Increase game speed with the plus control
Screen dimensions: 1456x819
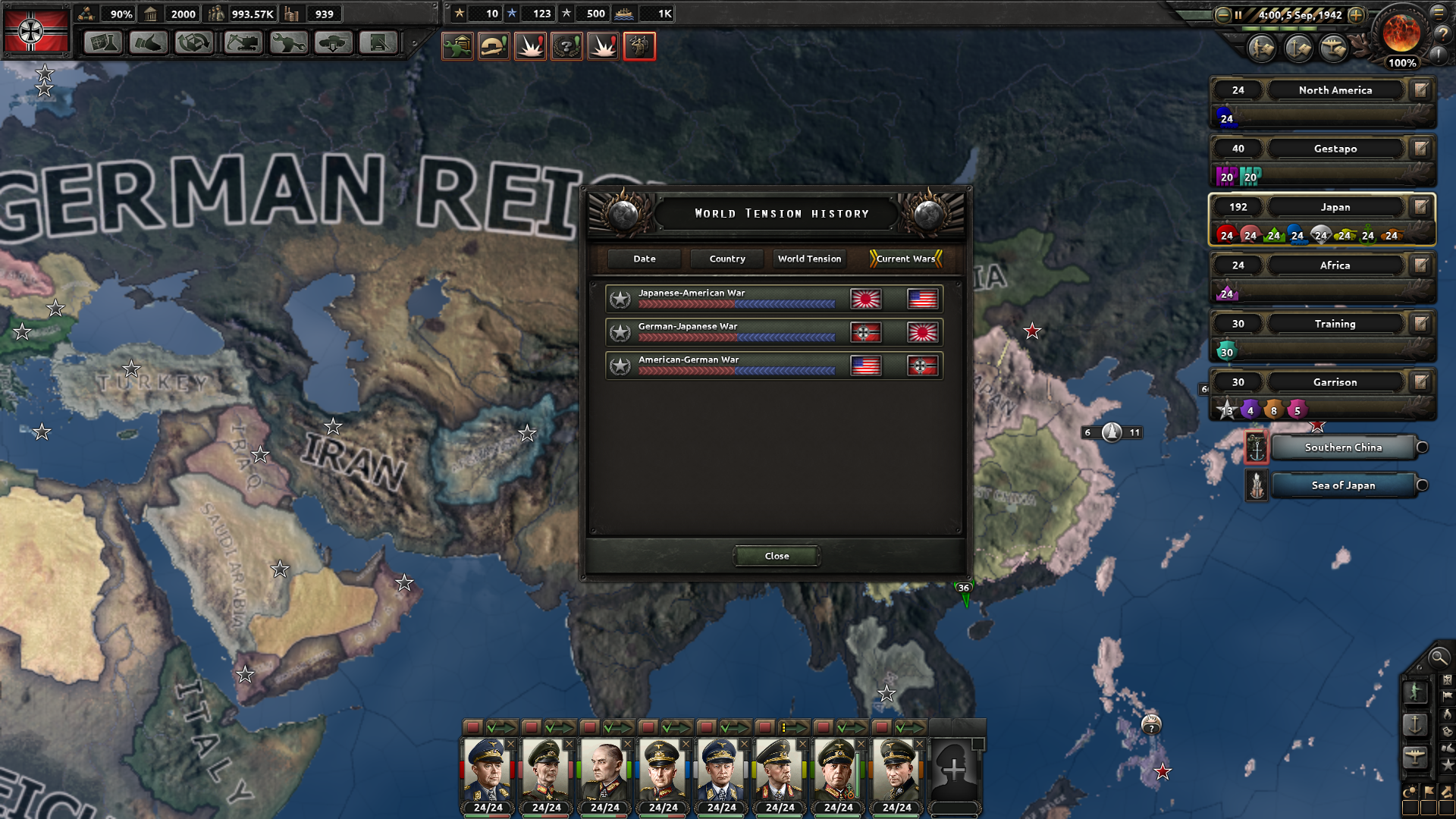pyautogui.click(x=1356, y=14)
